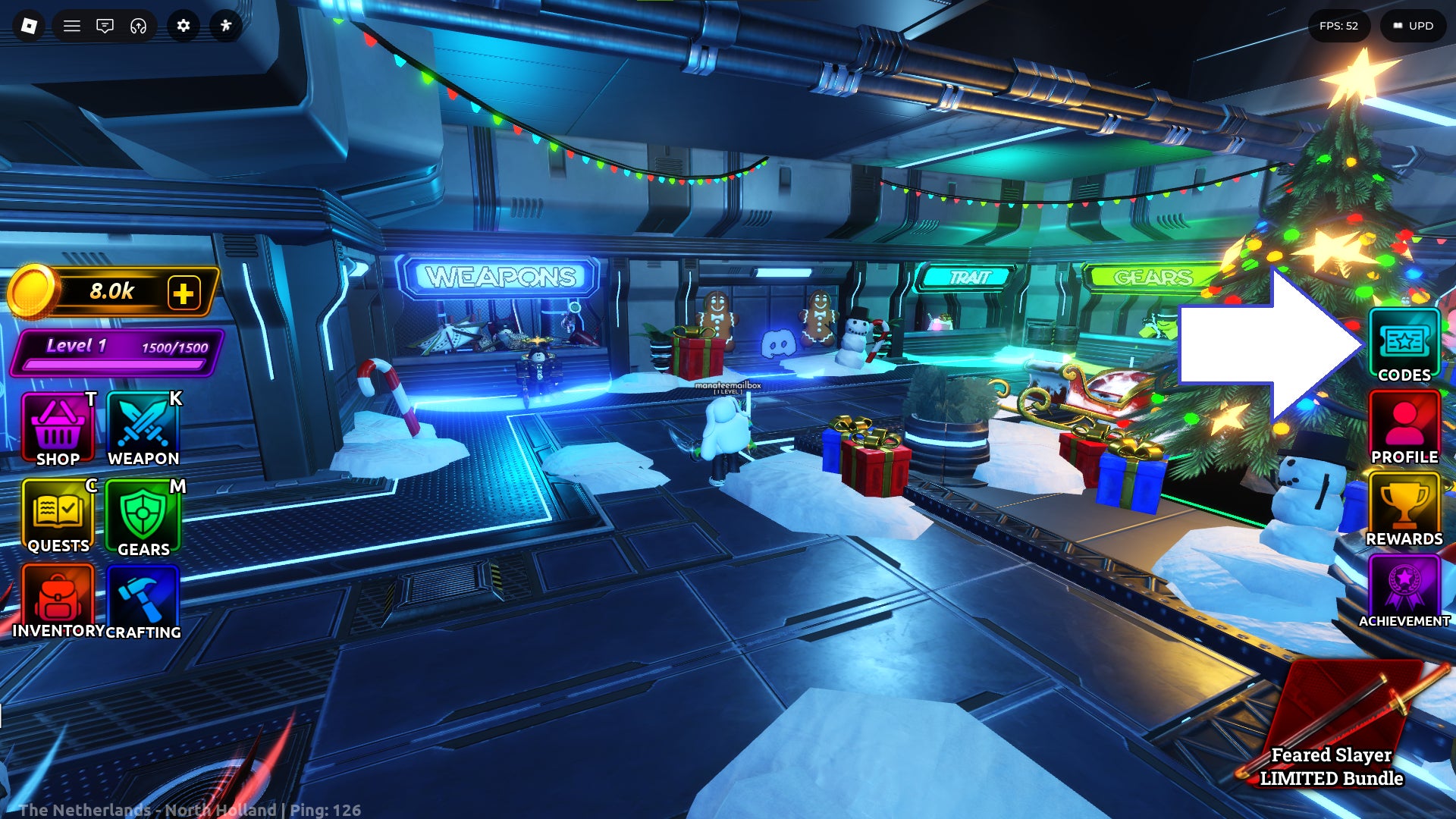Open the Shop menu
Image resolution: width=1456 pixels, height=819 pixels.
tap(58, 430)
